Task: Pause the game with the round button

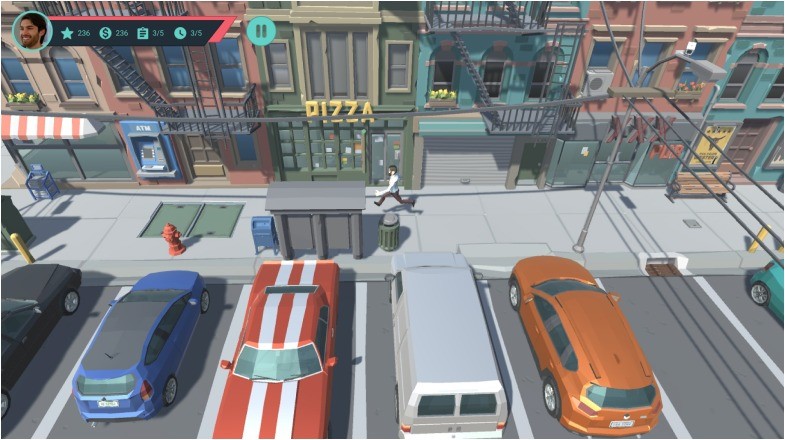Action: [261, 30]
